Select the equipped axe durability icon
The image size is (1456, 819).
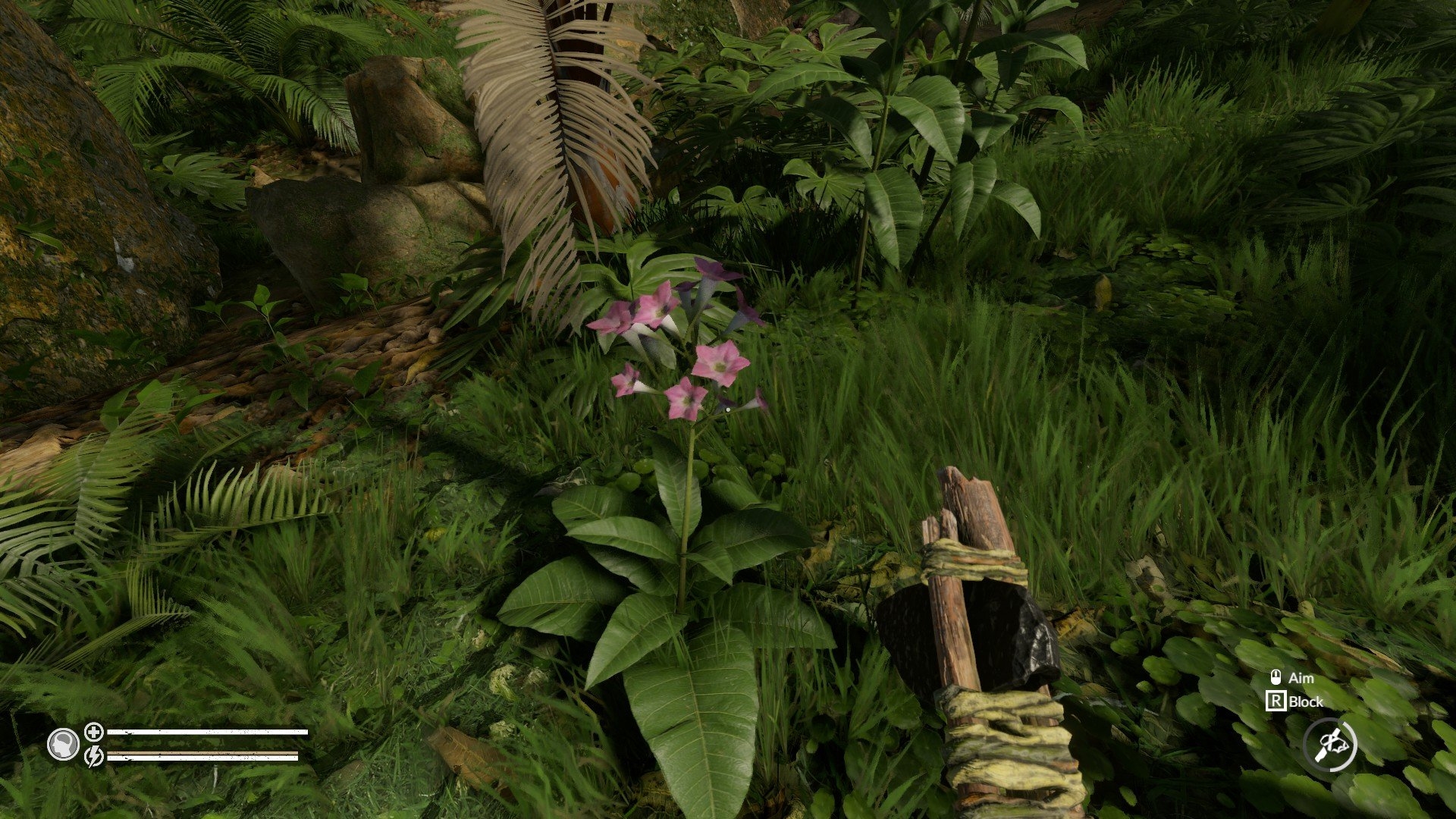point(1330,745)
